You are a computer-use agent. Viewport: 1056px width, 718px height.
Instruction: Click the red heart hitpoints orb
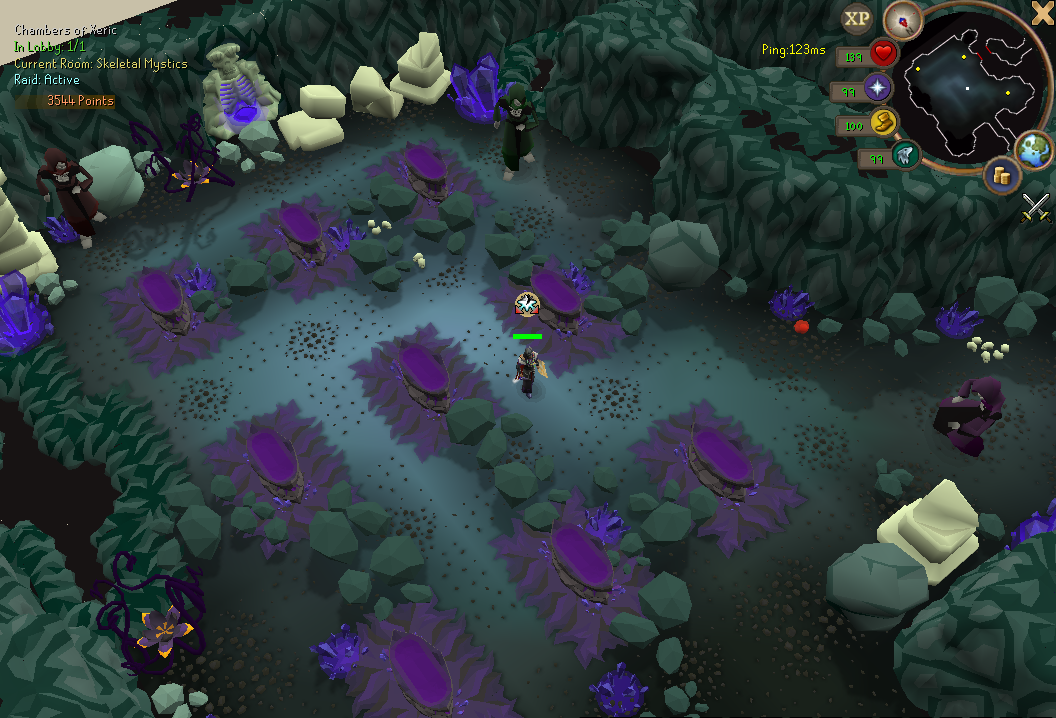tap(883, 53)
